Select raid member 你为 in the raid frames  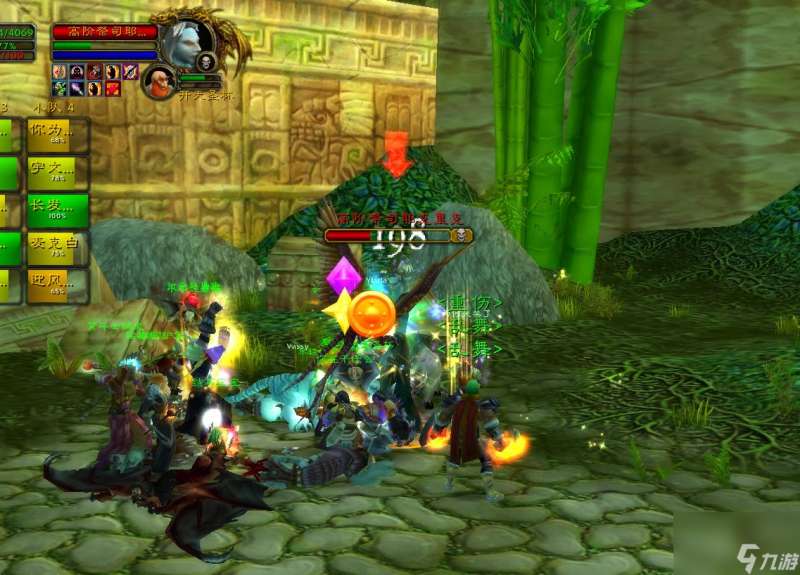[x=57, y=135]
